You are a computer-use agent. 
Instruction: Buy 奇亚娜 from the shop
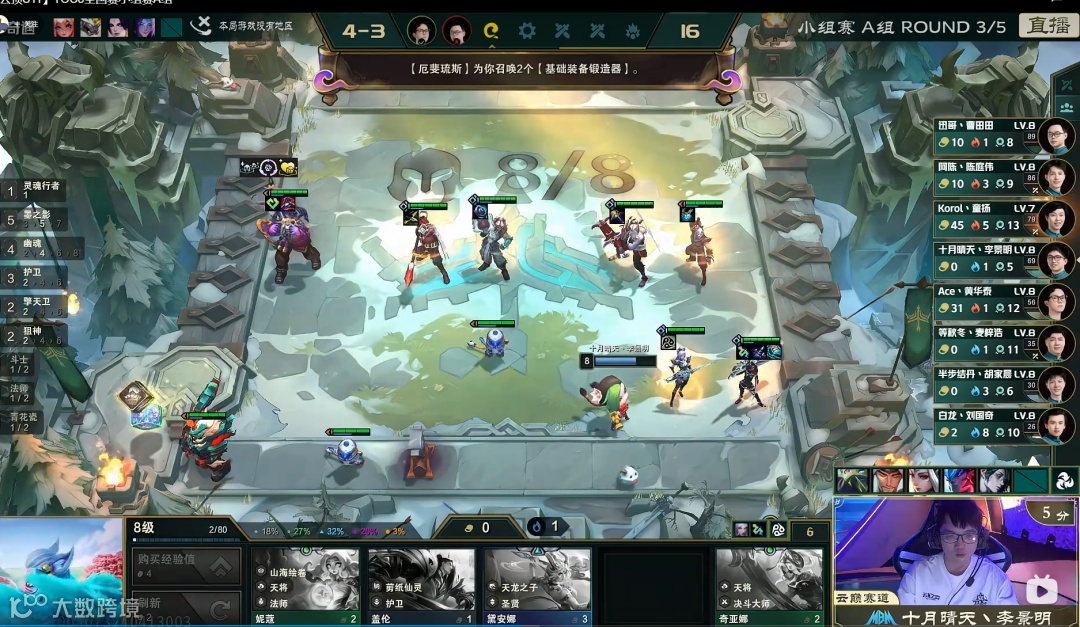click(769, 585)
